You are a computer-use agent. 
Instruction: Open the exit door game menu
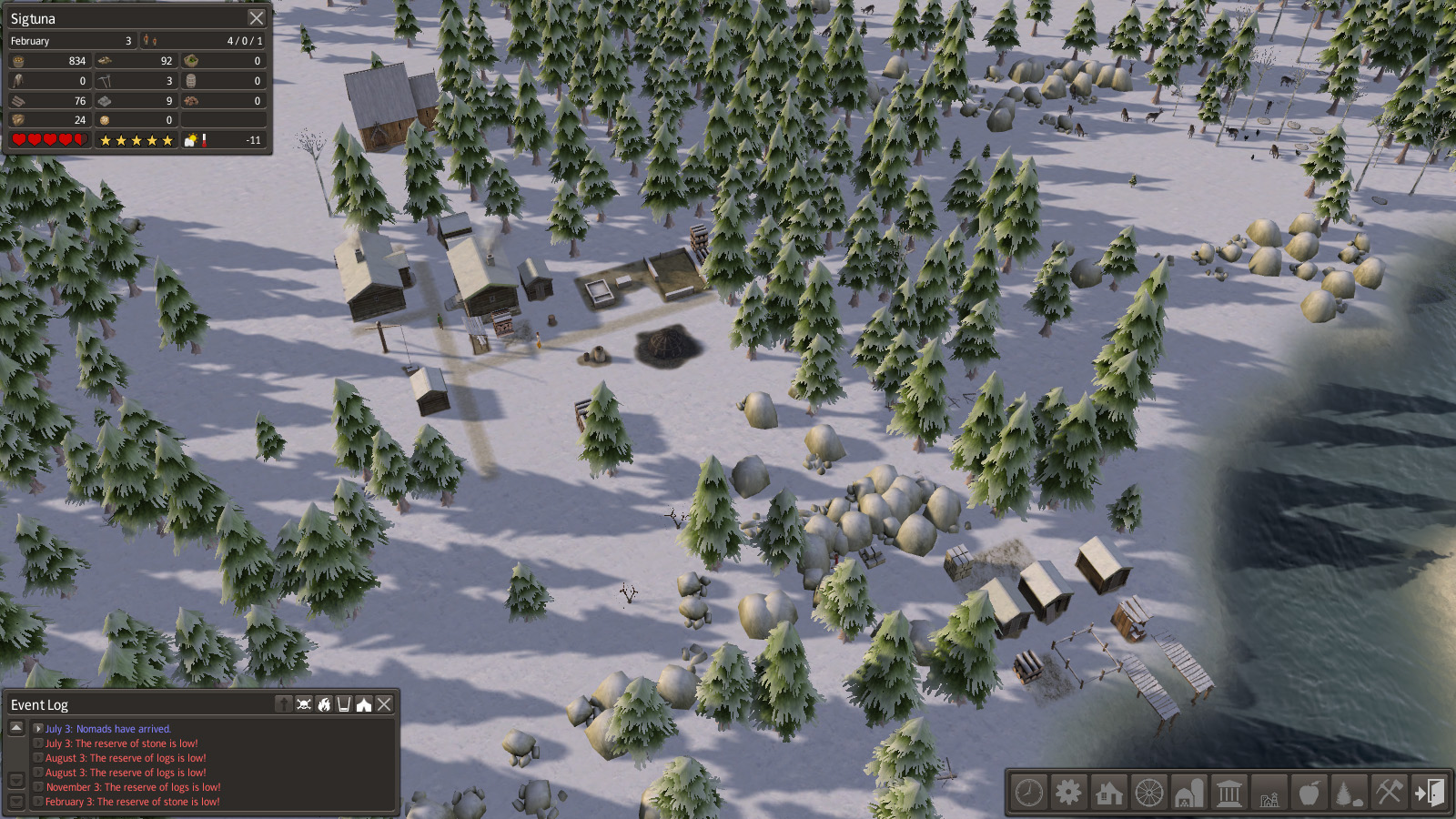1430,793
